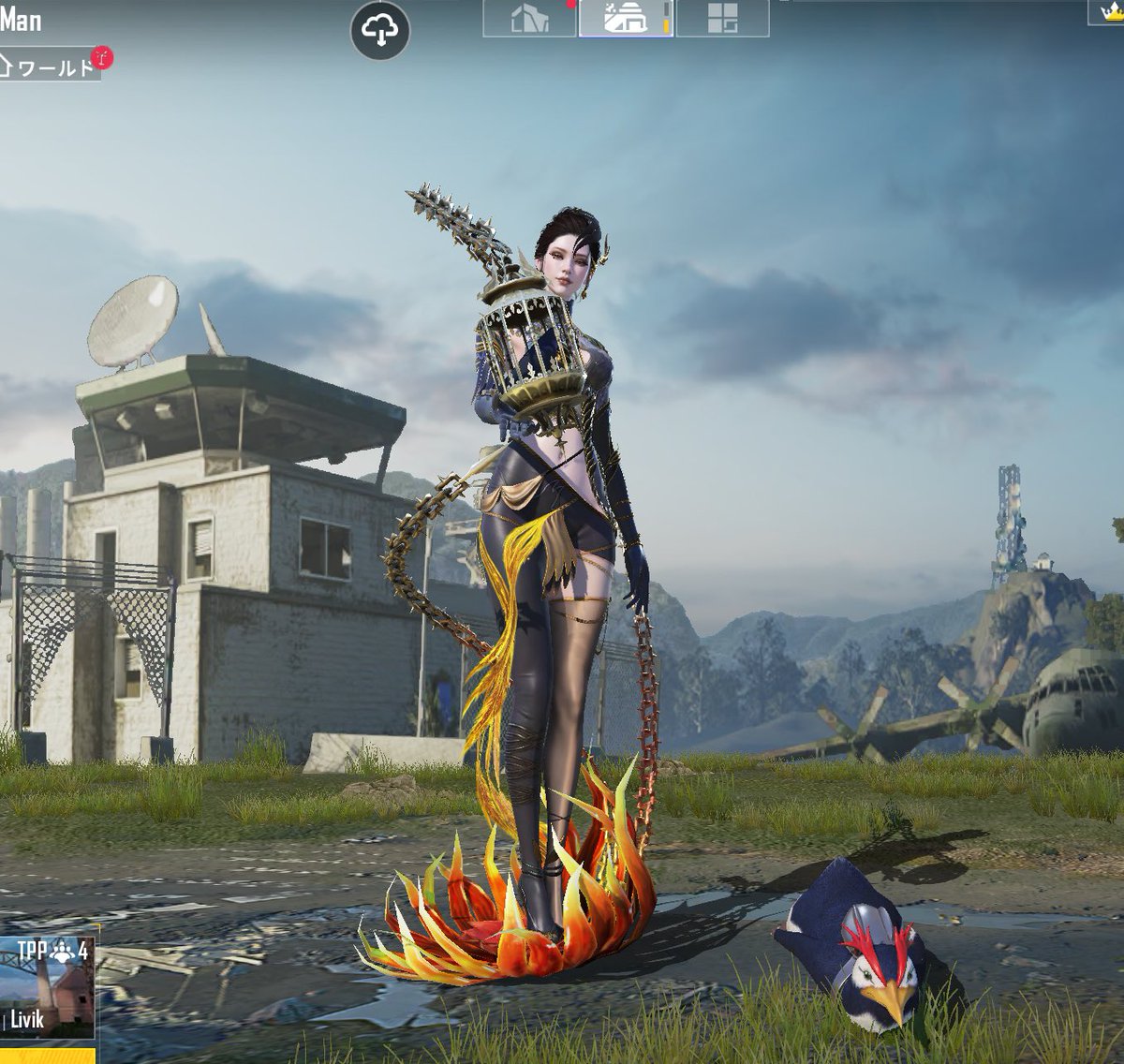Open the cloud download button

pyautogui.click(x=379, y=30)
